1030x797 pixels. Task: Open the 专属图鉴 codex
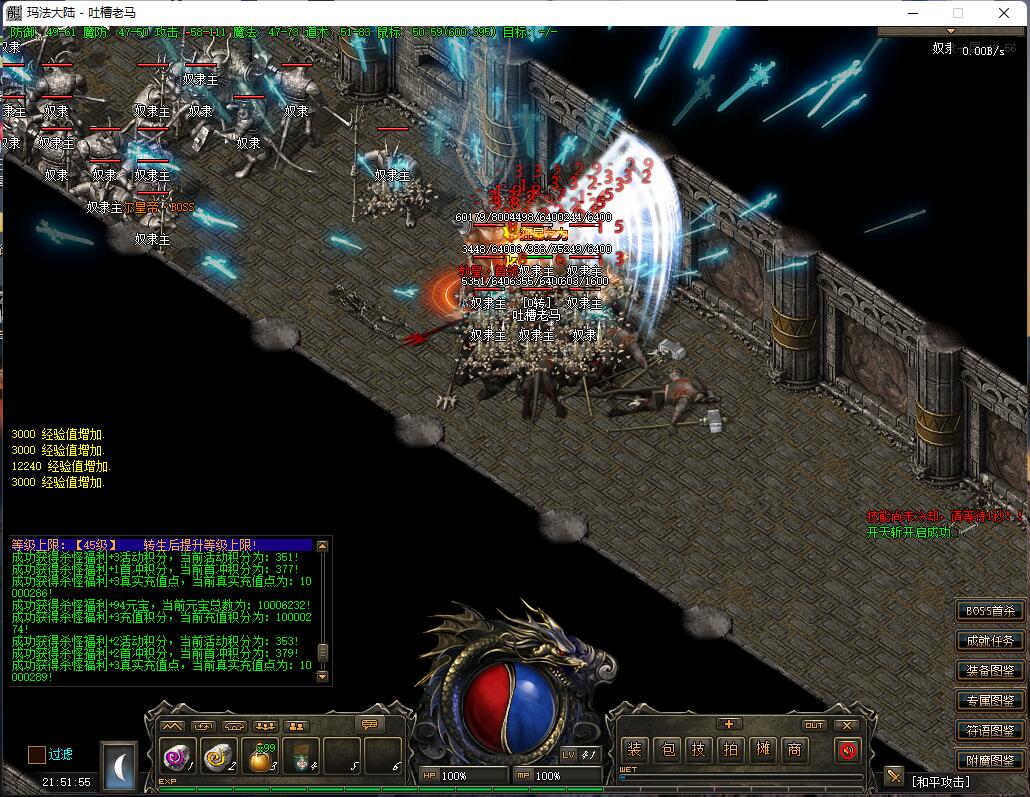990,701
